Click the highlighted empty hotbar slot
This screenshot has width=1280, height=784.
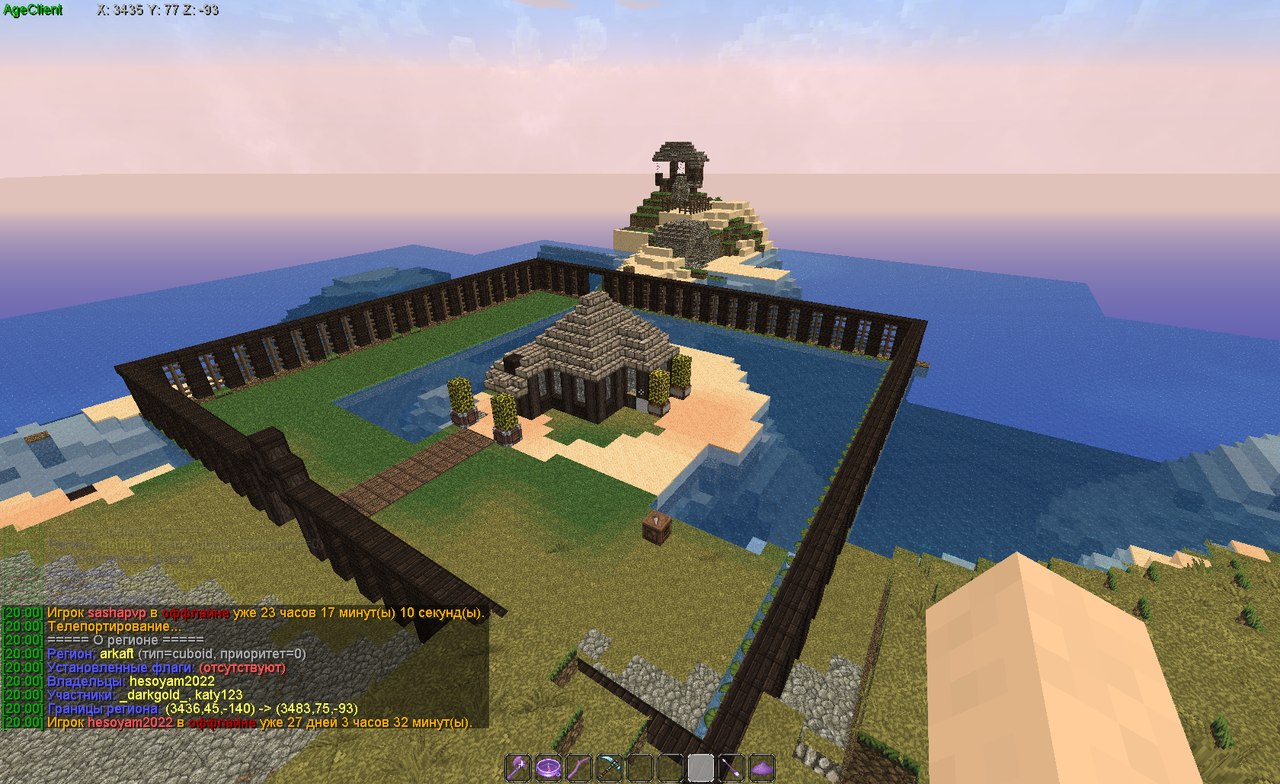tap(700, 767)
